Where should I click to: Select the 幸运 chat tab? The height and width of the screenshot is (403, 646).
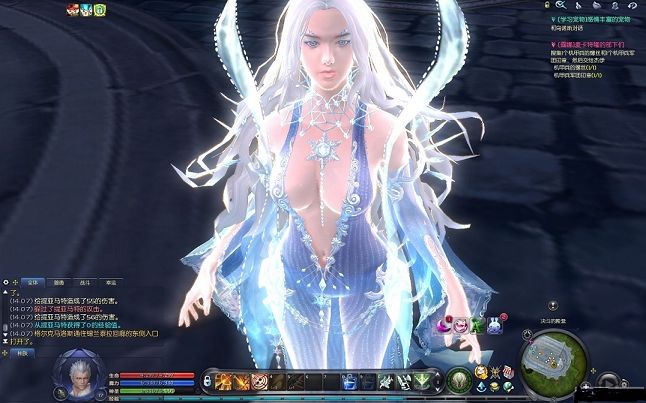click(110, 283)
